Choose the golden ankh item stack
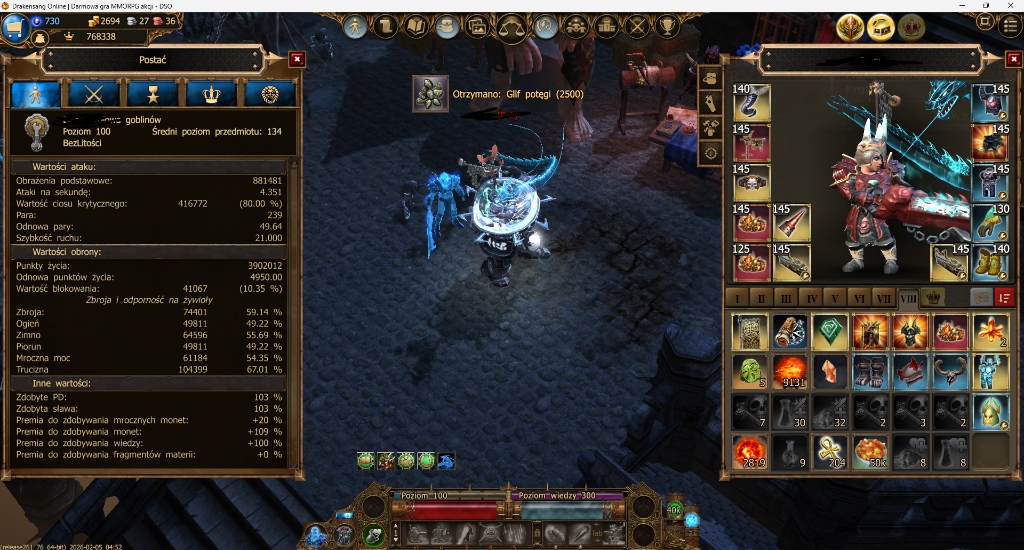The width and height of the screenshot is (1024, 550). (829, 451)
